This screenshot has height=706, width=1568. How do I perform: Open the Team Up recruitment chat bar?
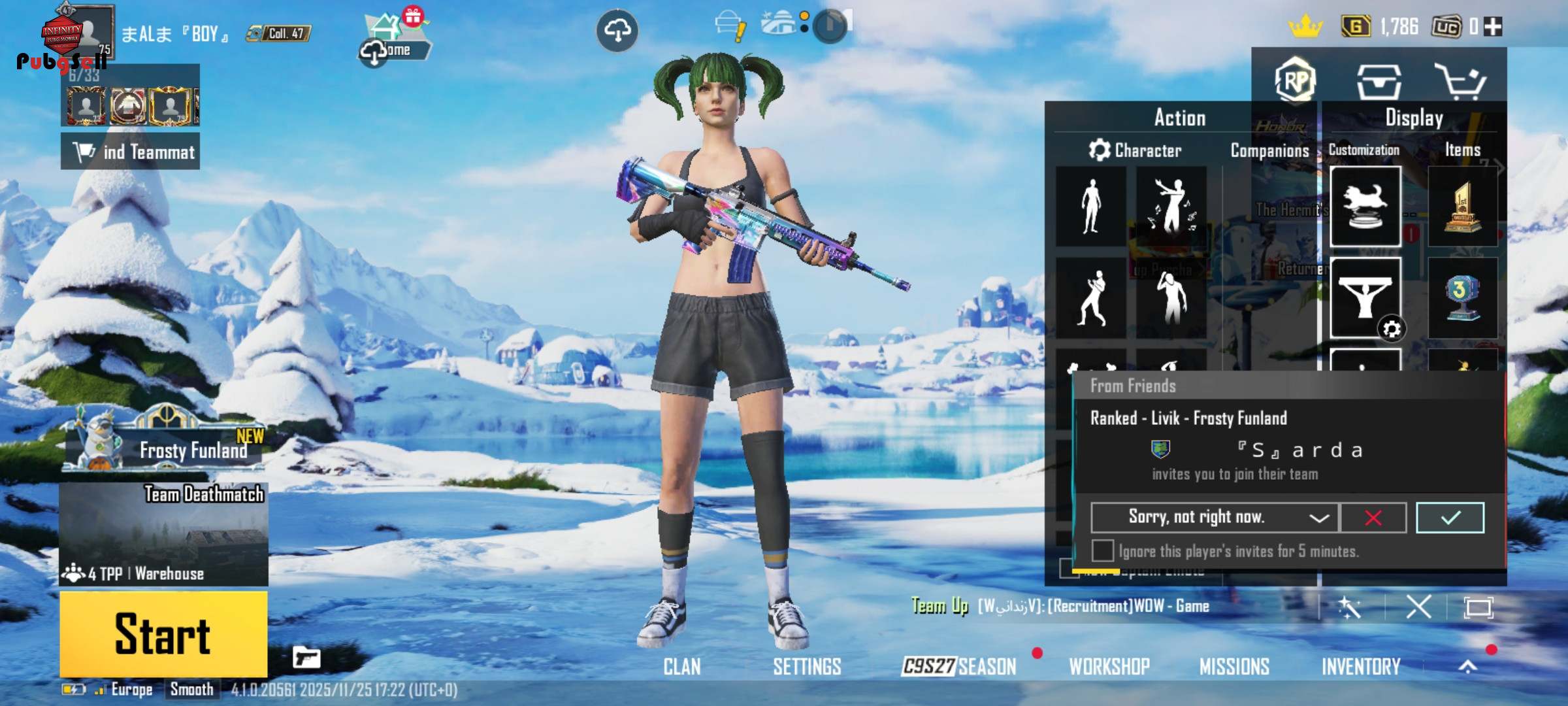click(x=1092, y=607)
